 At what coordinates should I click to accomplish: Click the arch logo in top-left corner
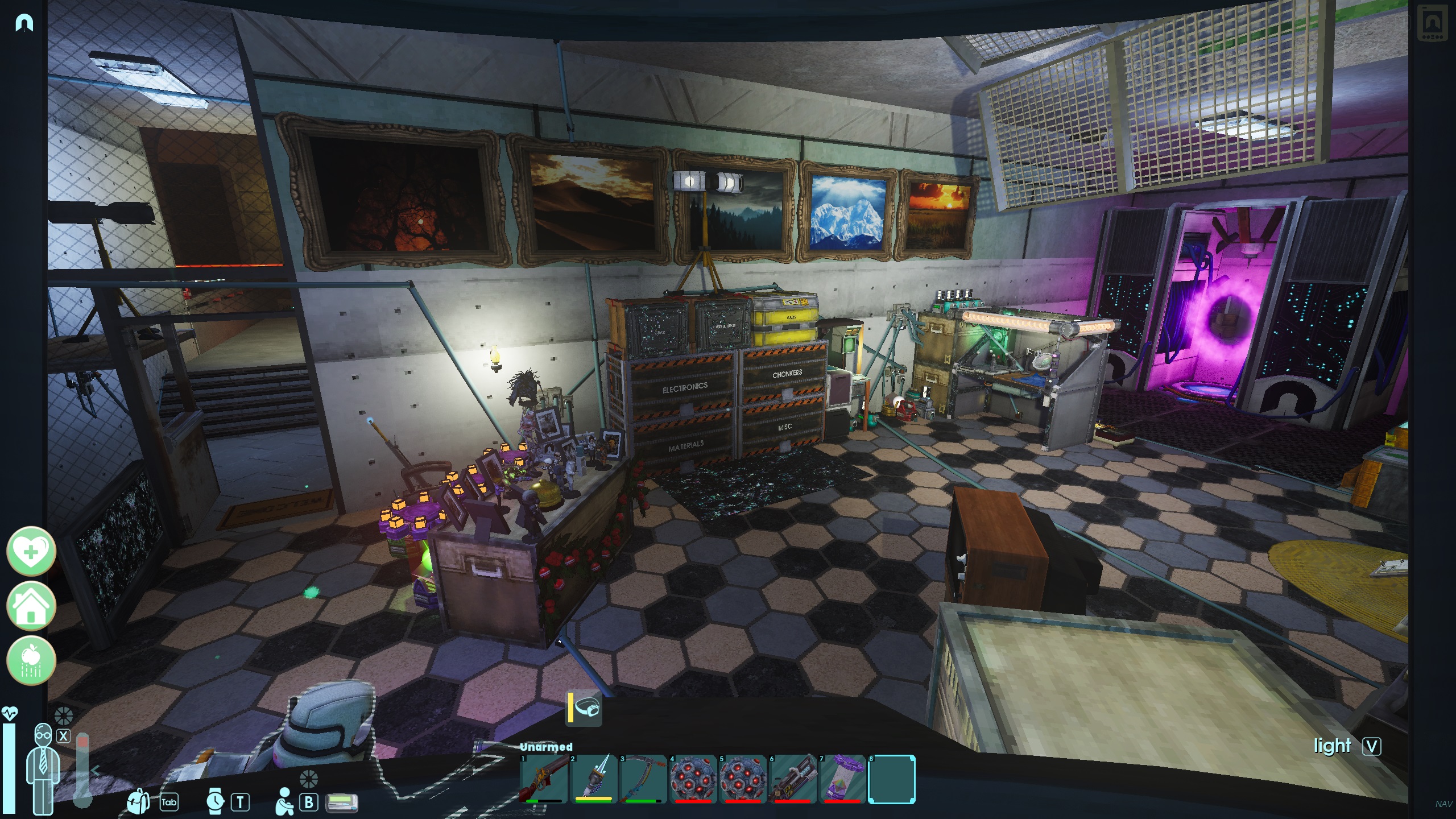[24, 23]
